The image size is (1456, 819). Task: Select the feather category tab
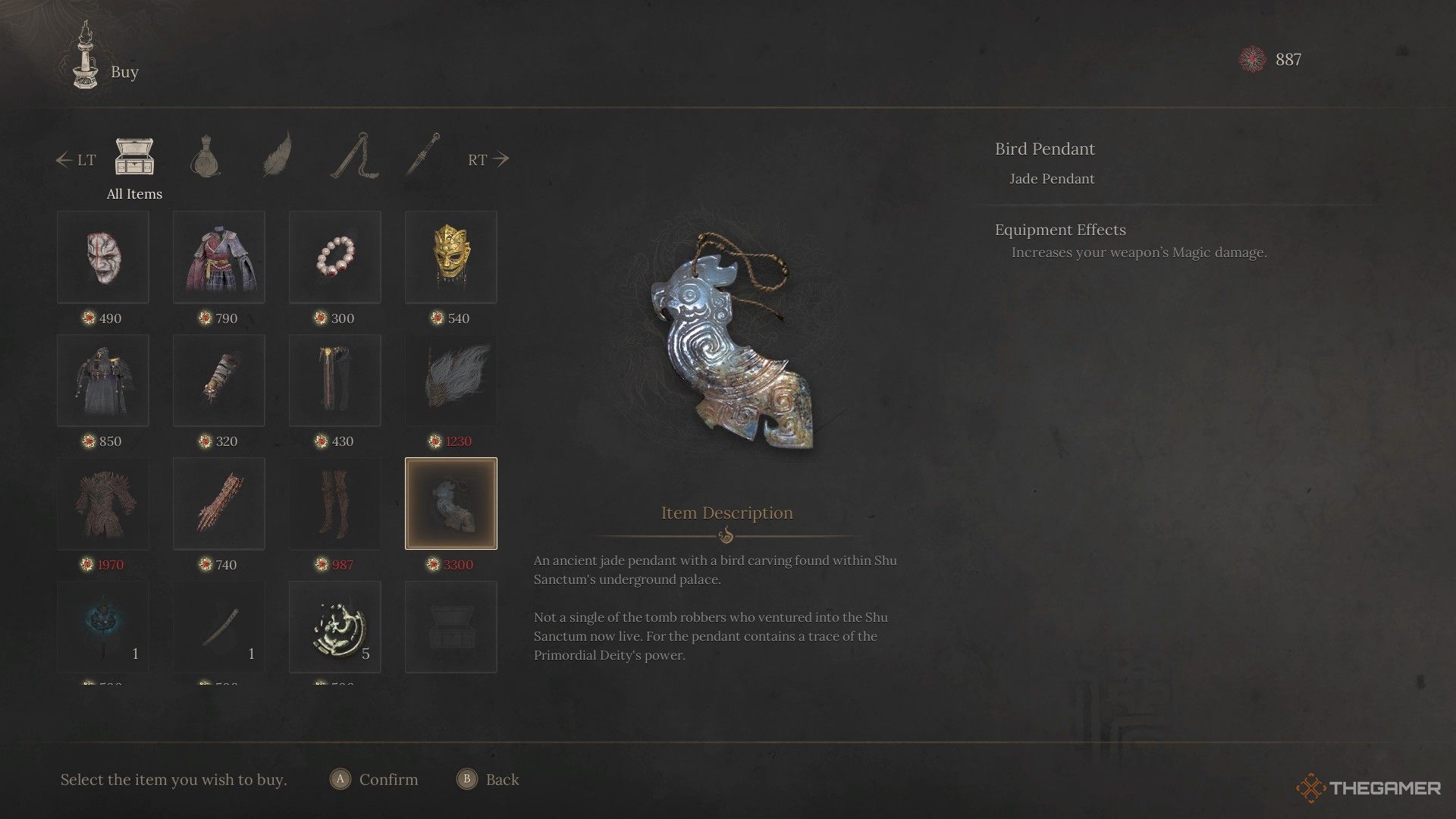click(x=277, y=155)
